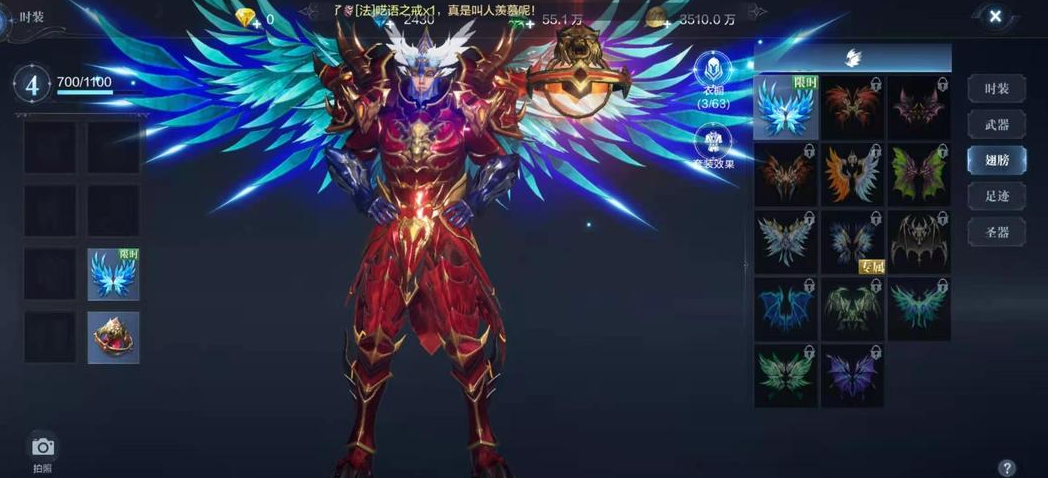The width and height of the screenshot is (1048, 478).
Task: Switch to the 足迹 footprints tab
Action: point(996,196)
